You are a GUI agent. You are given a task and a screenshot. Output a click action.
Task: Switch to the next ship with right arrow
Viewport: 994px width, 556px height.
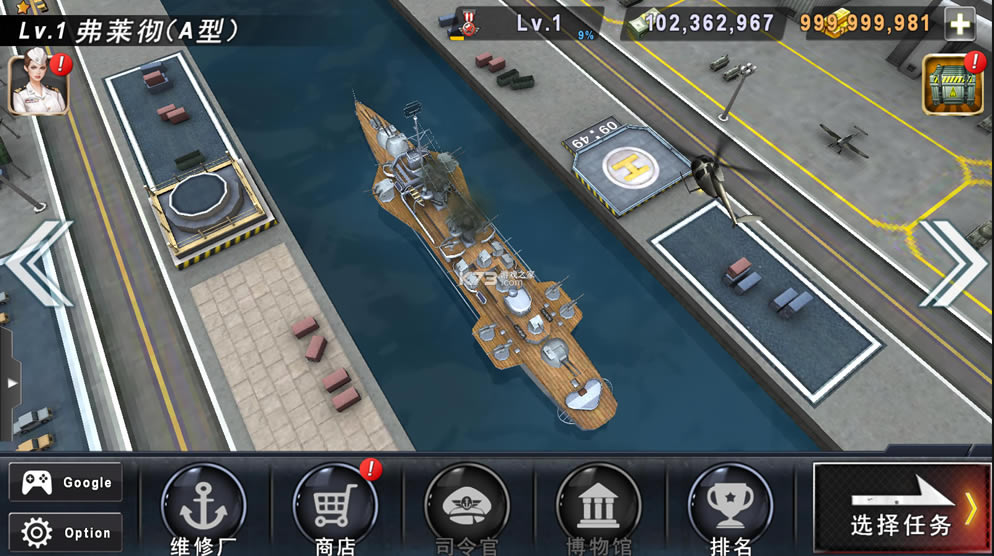coord(953,264)
